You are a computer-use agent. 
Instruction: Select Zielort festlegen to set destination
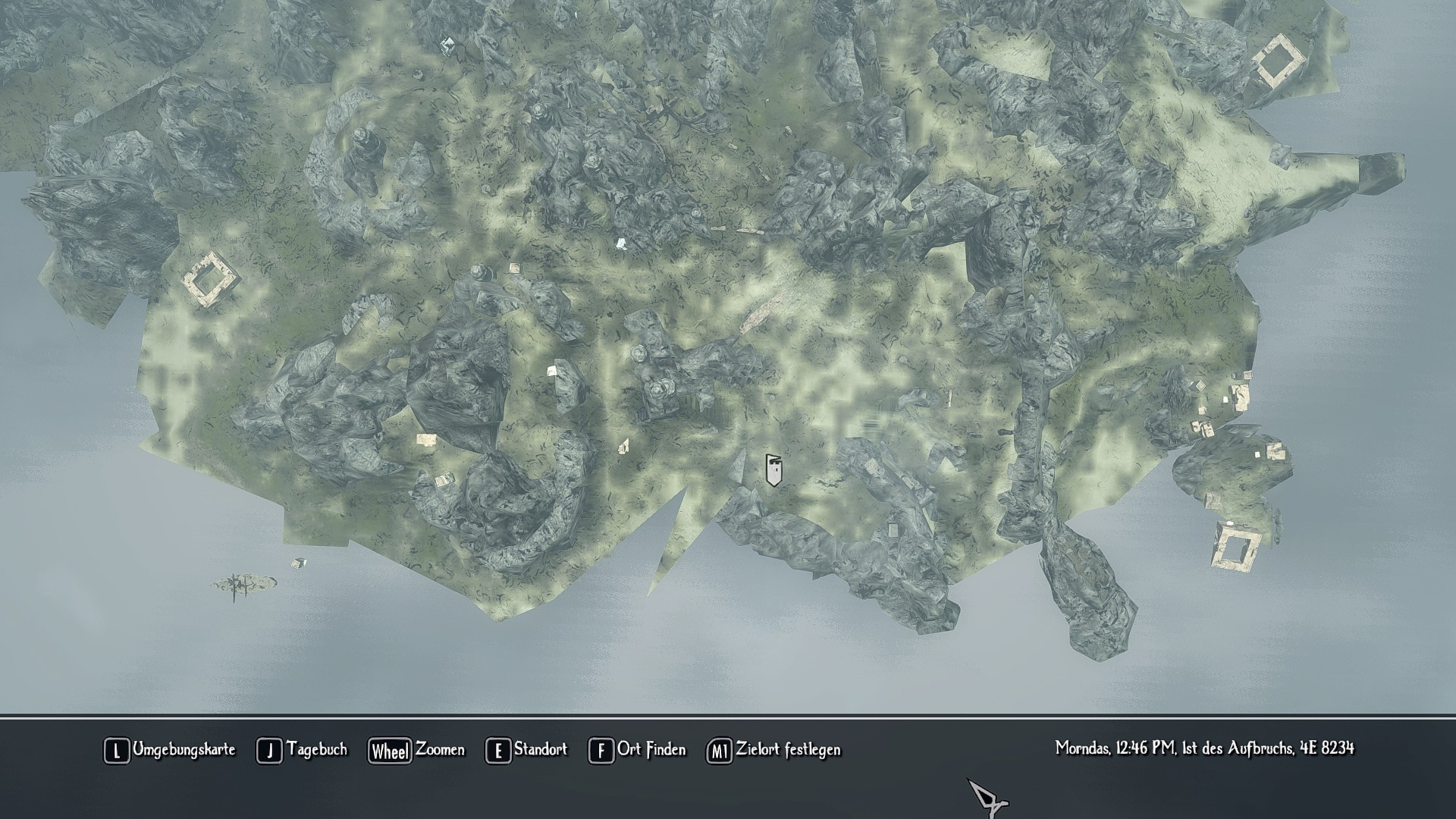(773, 750)
